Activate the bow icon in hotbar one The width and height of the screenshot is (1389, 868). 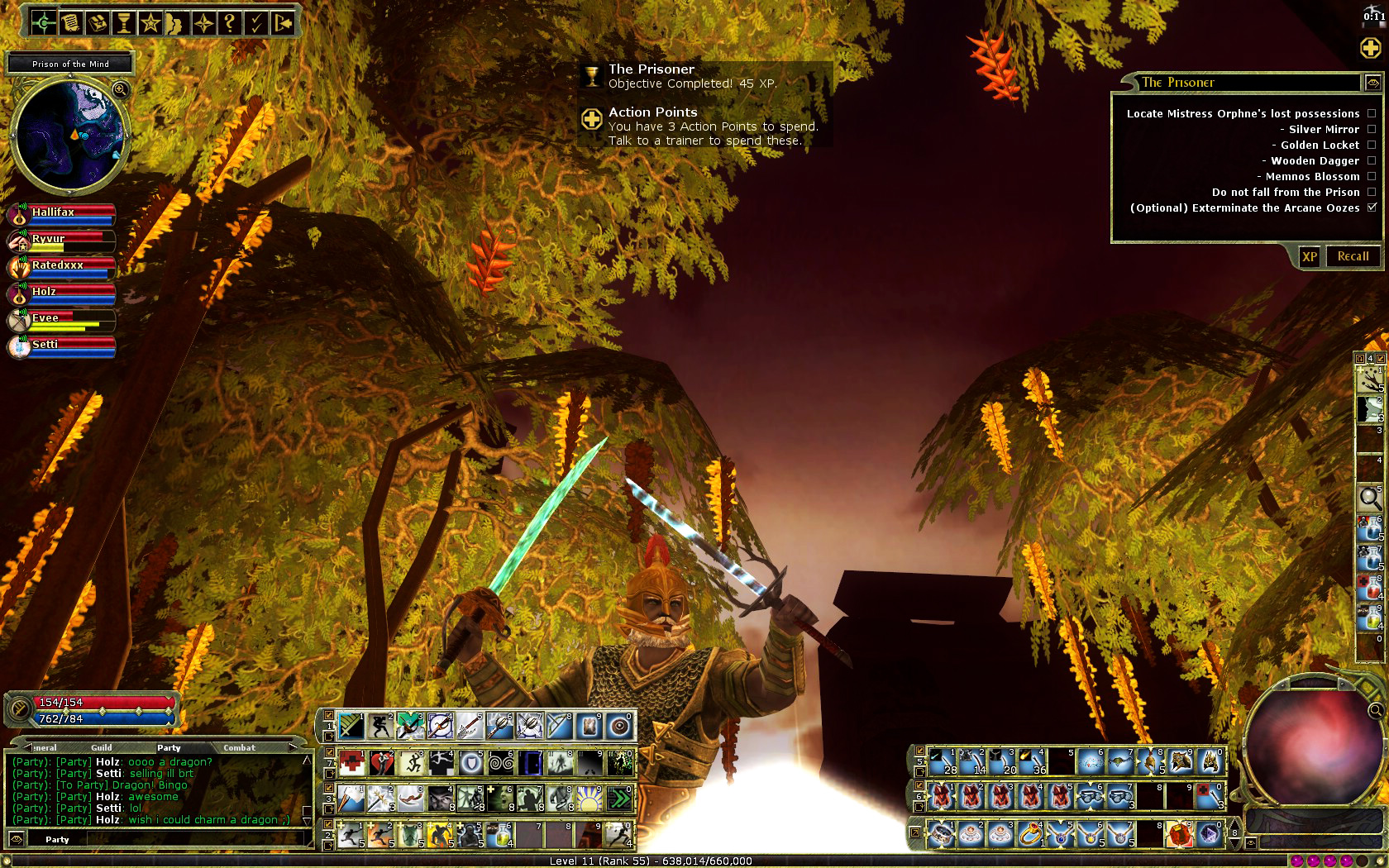click(560, 726)
